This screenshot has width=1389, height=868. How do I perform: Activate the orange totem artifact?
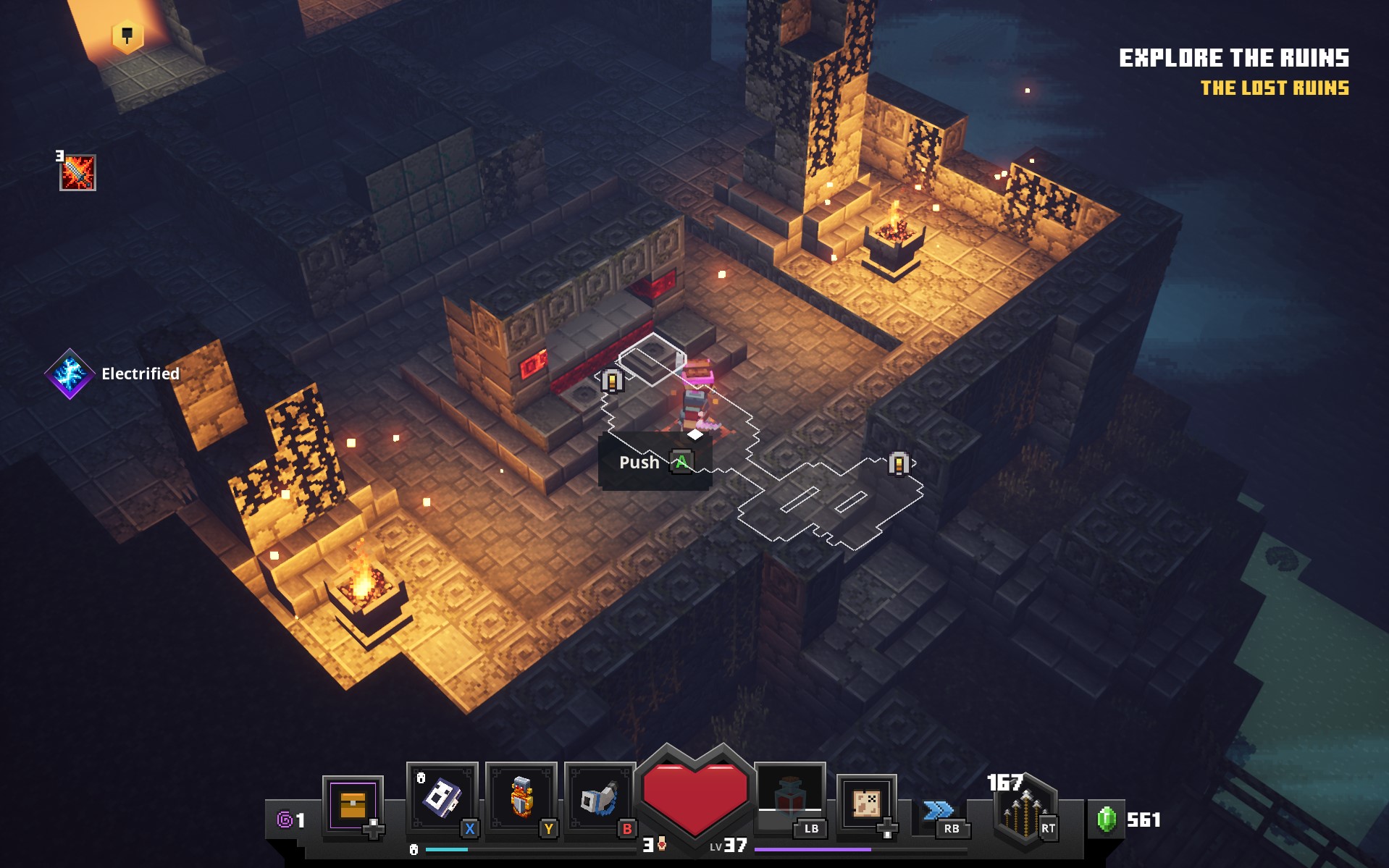[521, 798]
